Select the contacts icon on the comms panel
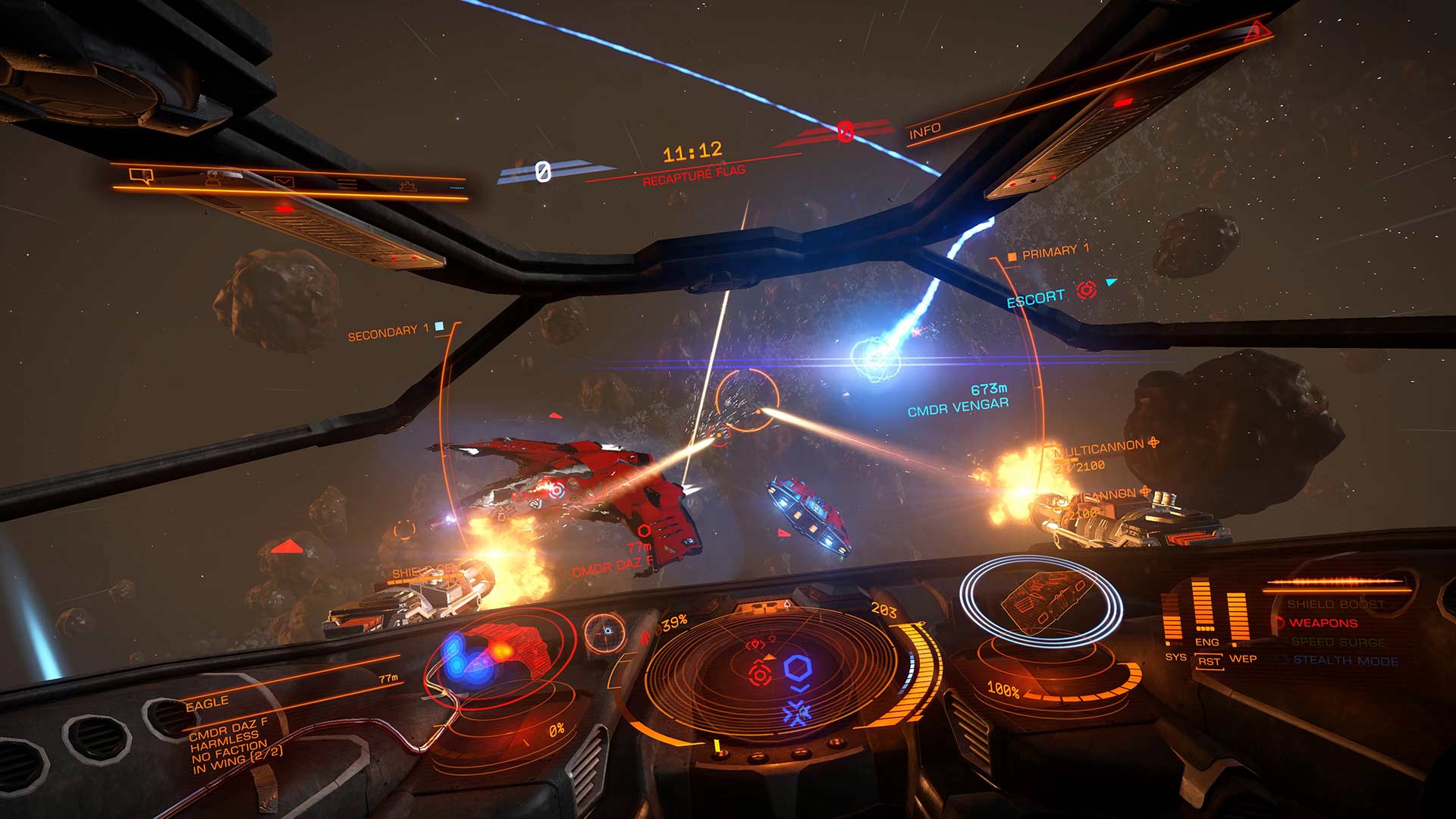The width and height of the screenshot is (1456, 819). point(212,178)
